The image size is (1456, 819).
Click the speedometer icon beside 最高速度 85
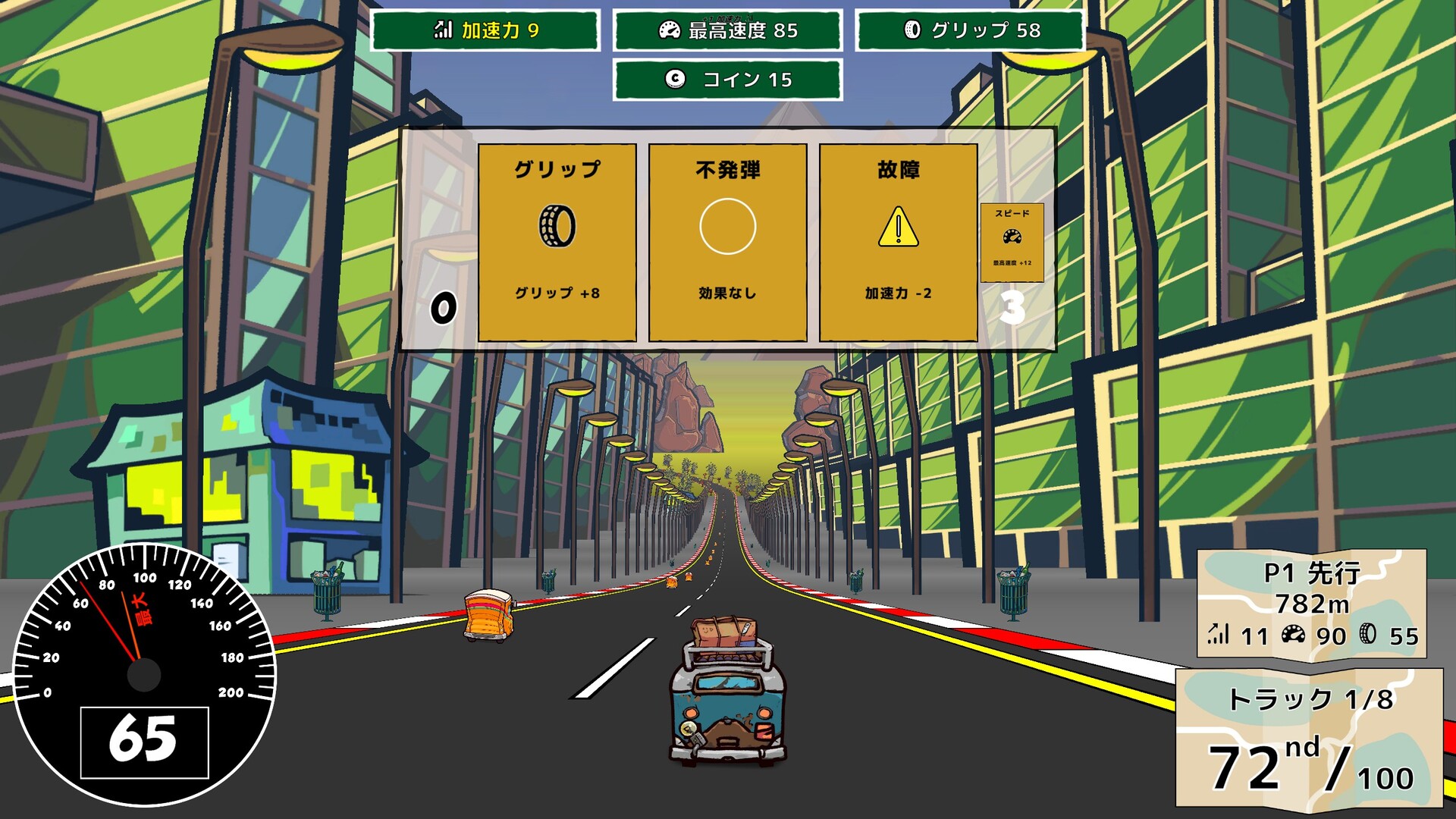667,32
